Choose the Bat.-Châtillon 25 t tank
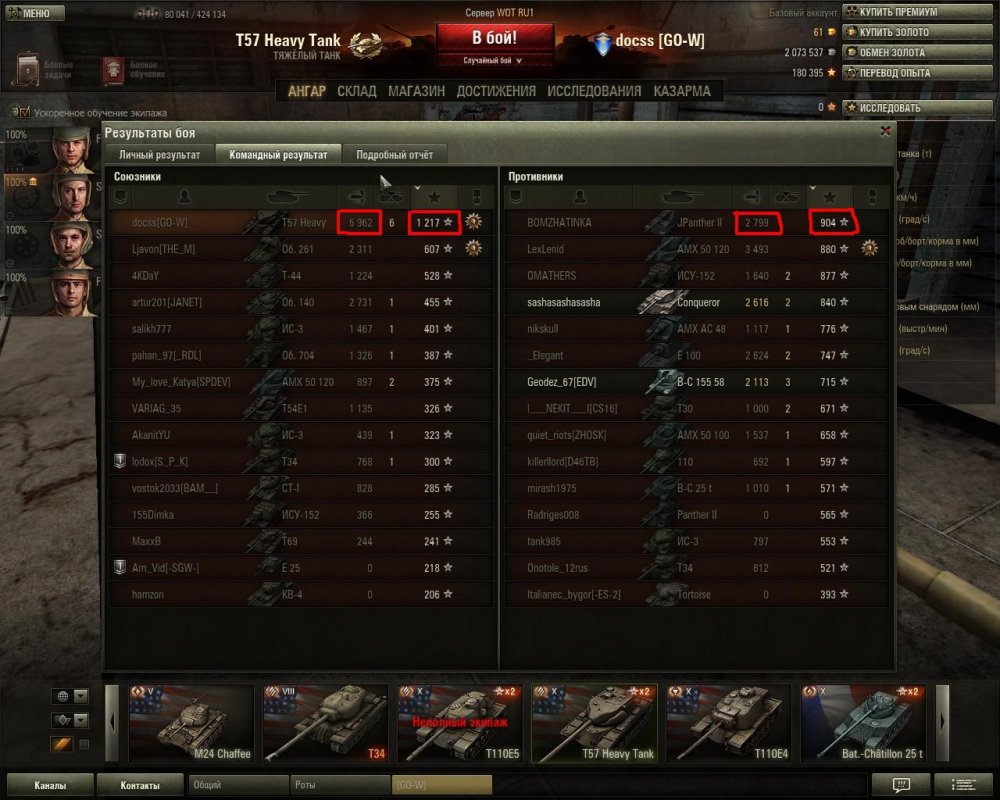 pyautogui.click(x=865, y=723)
